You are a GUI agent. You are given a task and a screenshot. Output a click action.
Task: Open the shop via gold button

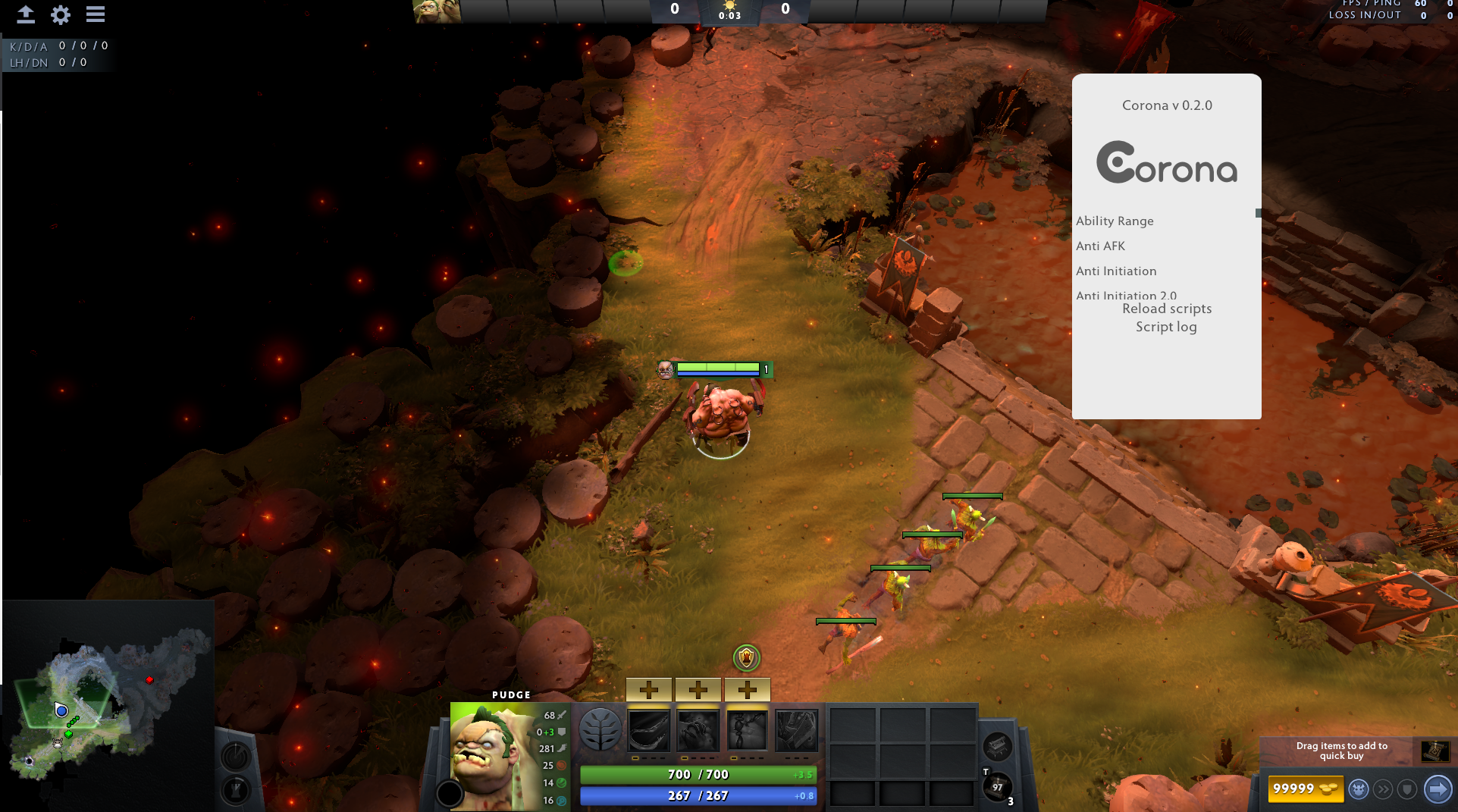point(1304,788)
